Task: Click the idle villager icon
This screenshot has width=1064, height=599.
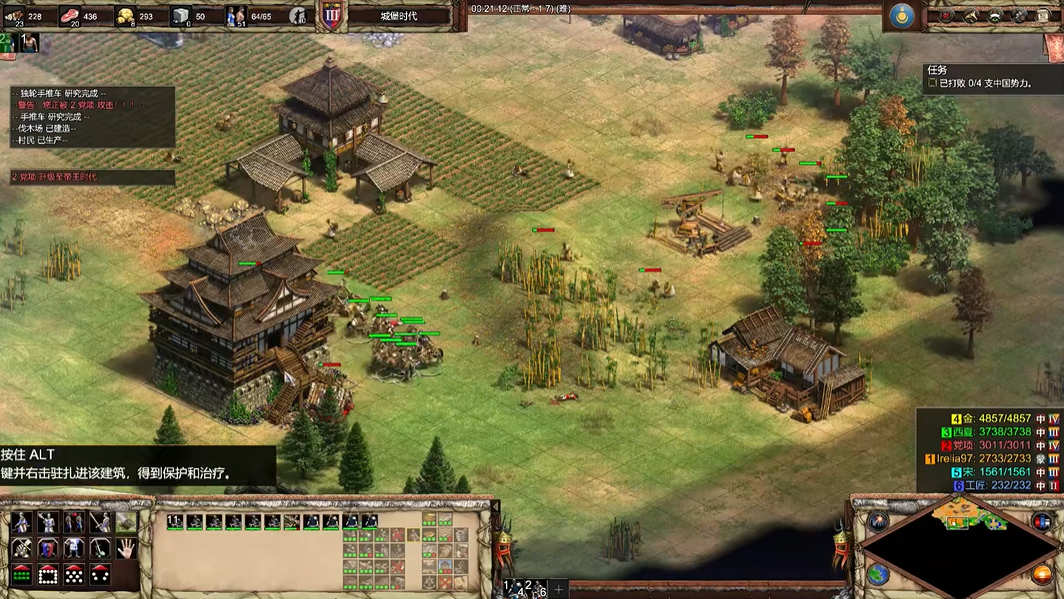Action: [28, 42]
